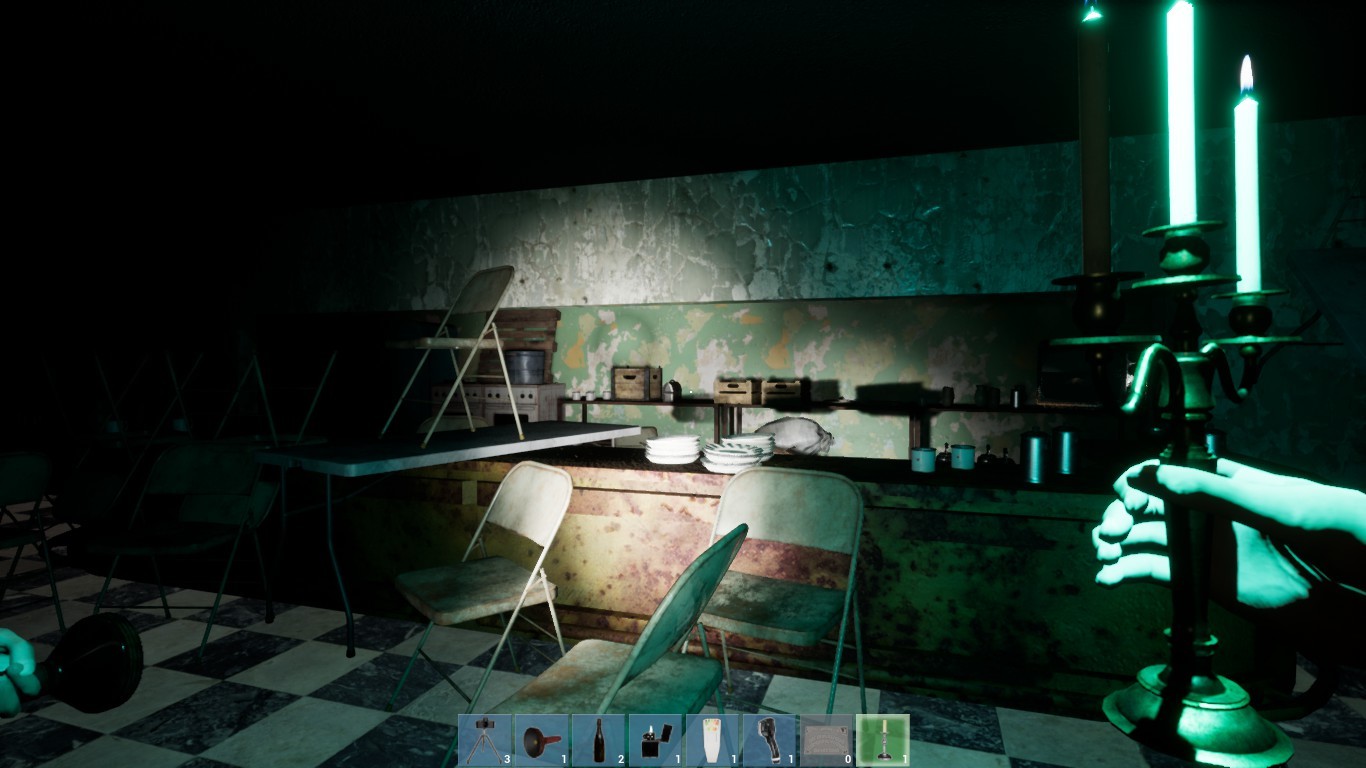Equip the plunger from the hotbar

(540, 739)
